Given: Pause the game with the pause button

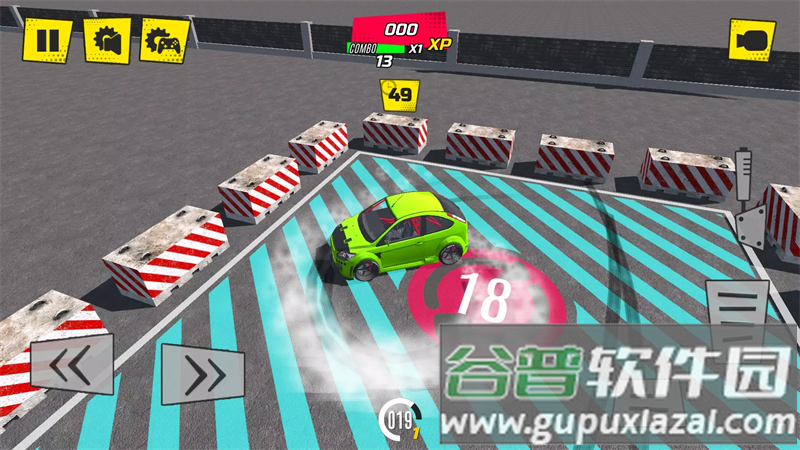Looking at the screenshot, I should [x=47, y=41].
